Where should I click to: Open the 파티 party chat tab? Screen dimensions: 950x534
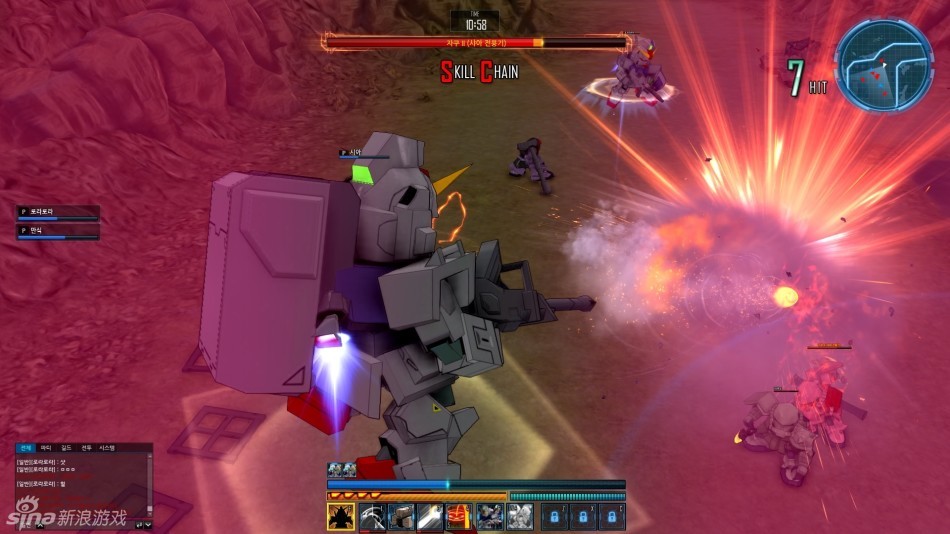pos(46,448)
